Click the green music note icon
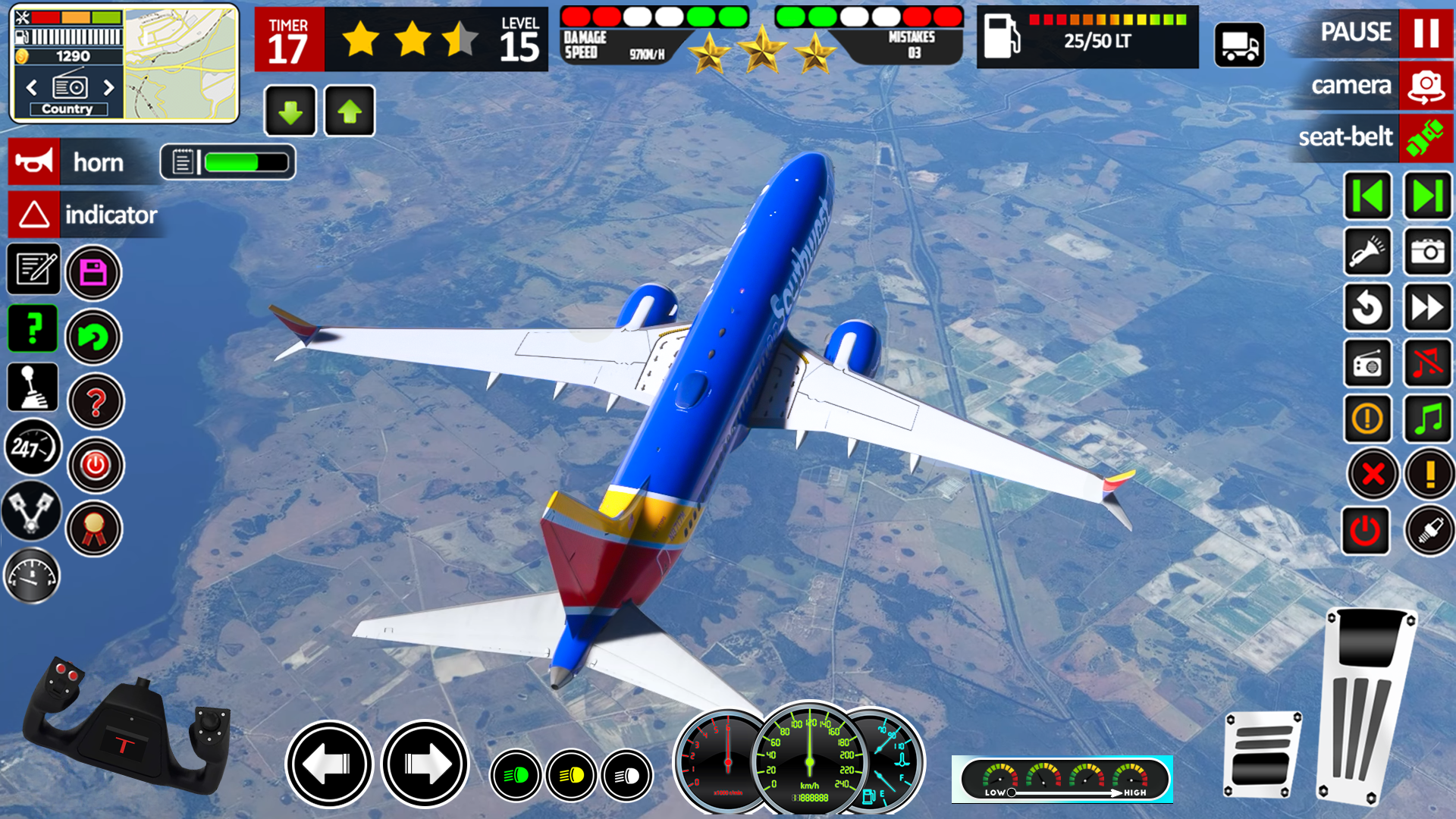 (1428, 418)
